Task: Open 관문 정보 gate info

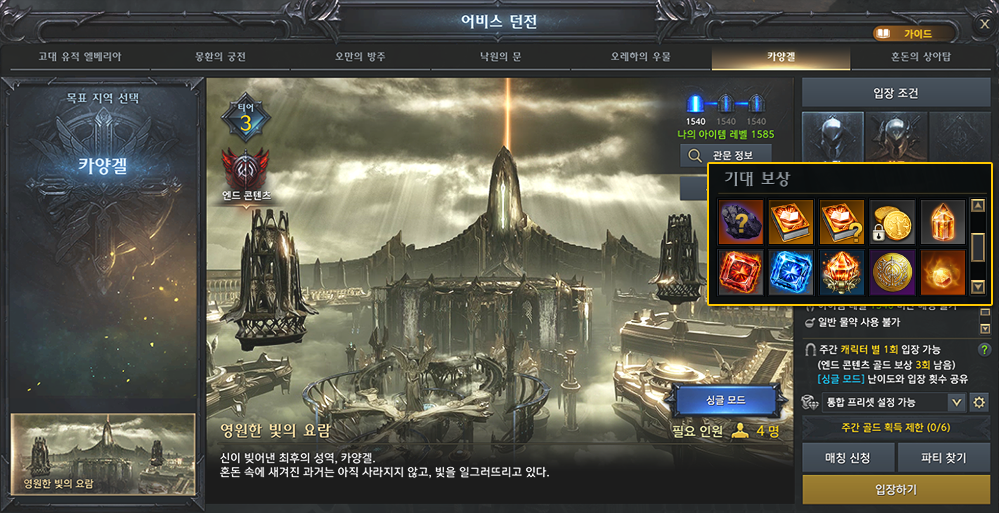Action: point(725,155)
